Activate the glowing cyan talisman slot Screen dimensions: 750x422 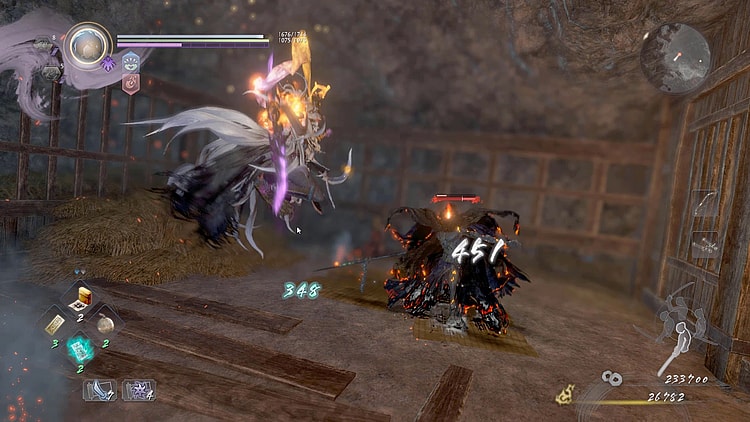click(81, 349)
